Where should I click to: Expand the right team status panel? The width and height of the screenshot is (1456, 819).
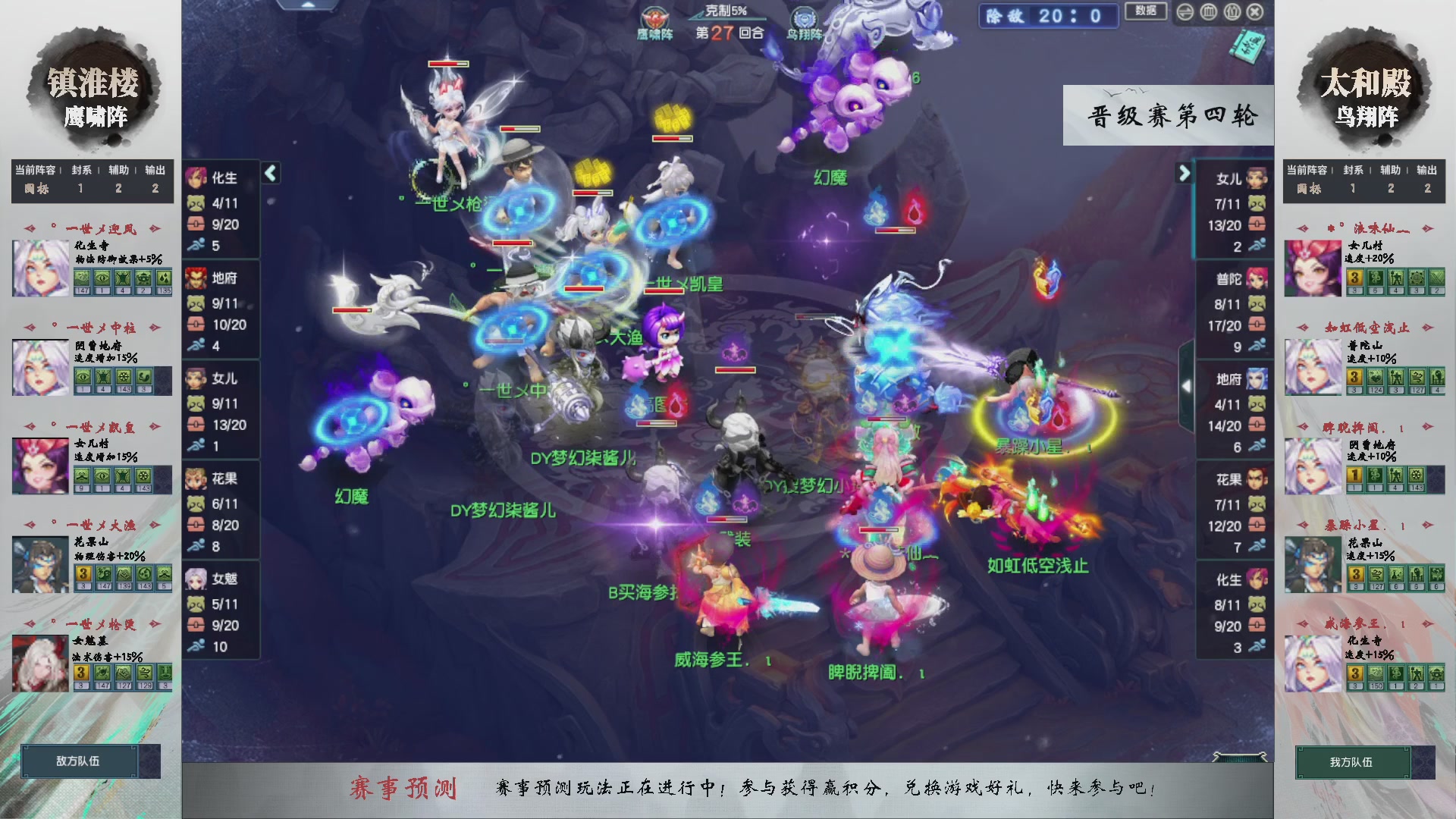point(1184,173)
